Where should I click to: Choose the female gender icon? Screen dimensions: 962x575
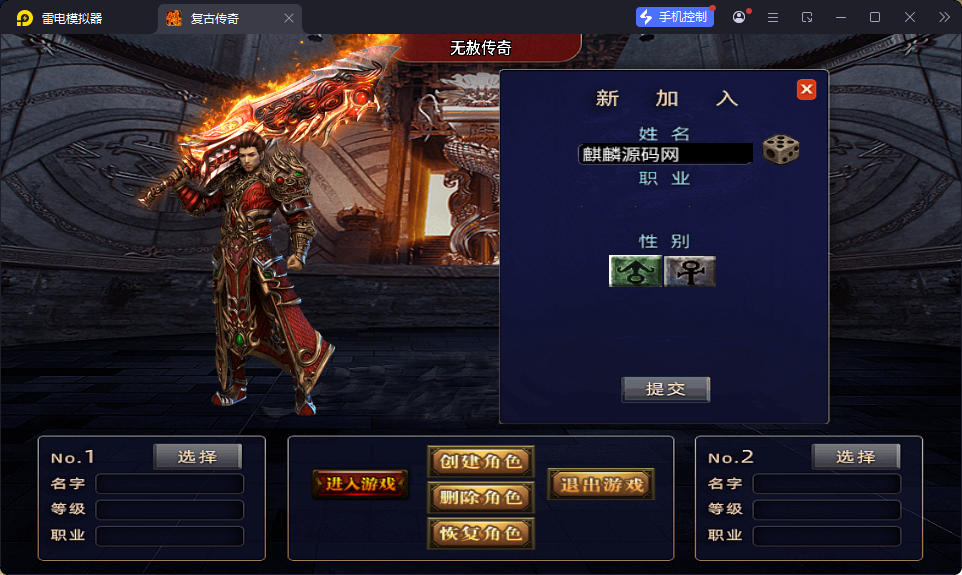(x=690, y=271)
